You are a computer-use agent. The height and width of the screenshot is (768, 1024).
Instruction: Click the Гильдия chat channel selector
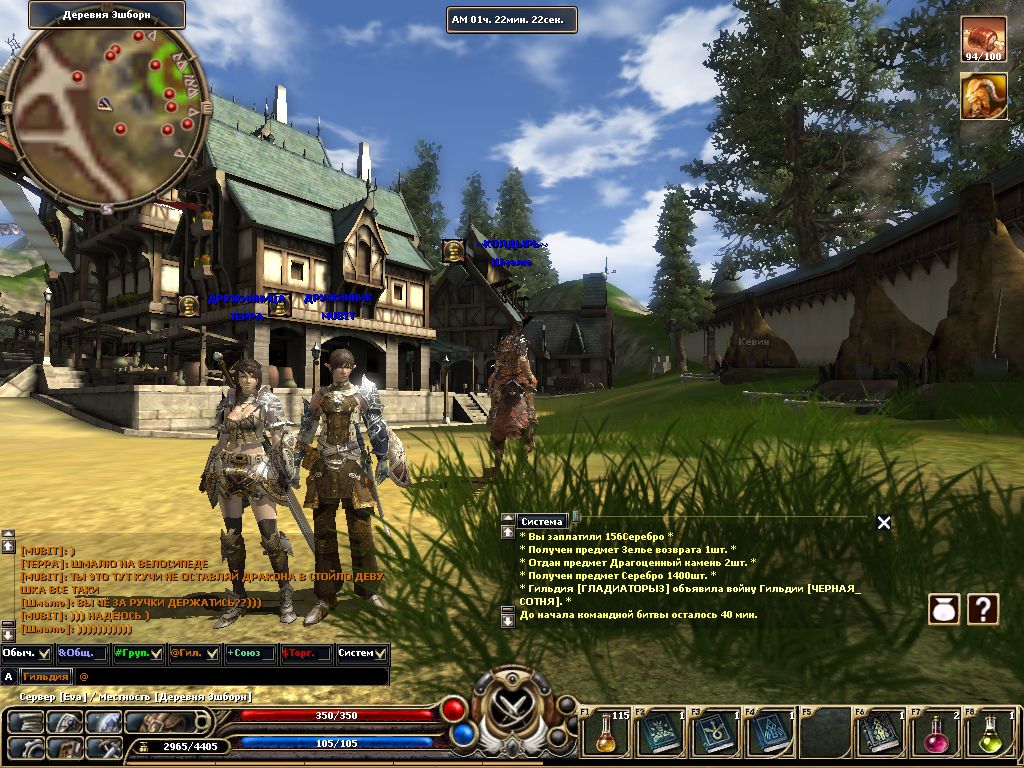coord(46,677)
